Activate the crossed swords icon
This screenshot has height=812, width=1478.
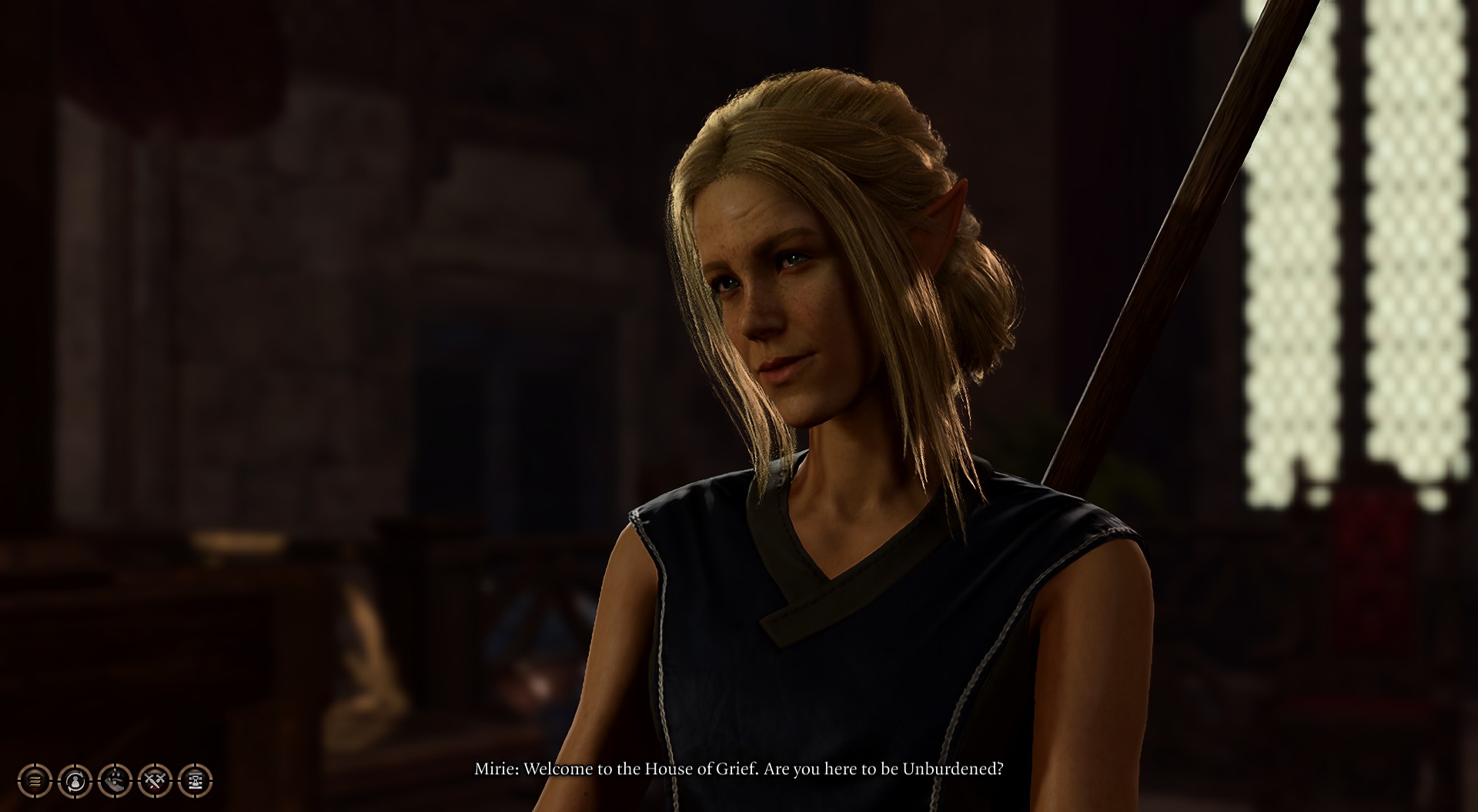tap(155, 781)
